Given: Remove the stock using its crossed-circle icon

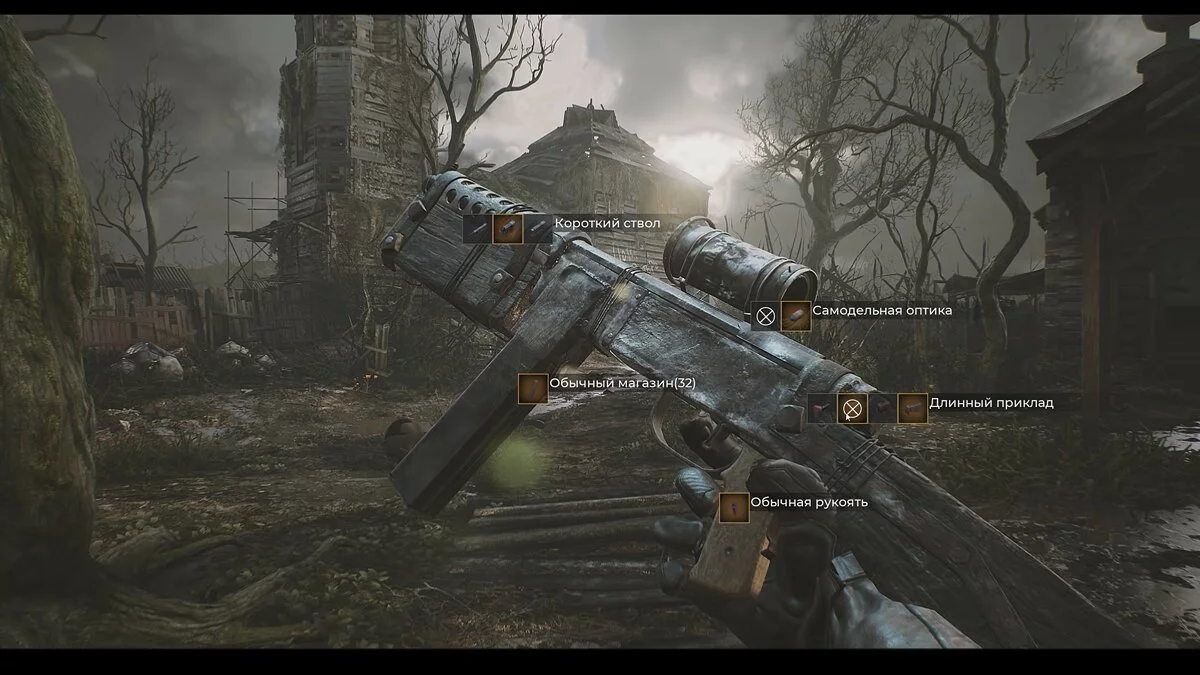Looking at the screenshot, I should click(851, 408).
